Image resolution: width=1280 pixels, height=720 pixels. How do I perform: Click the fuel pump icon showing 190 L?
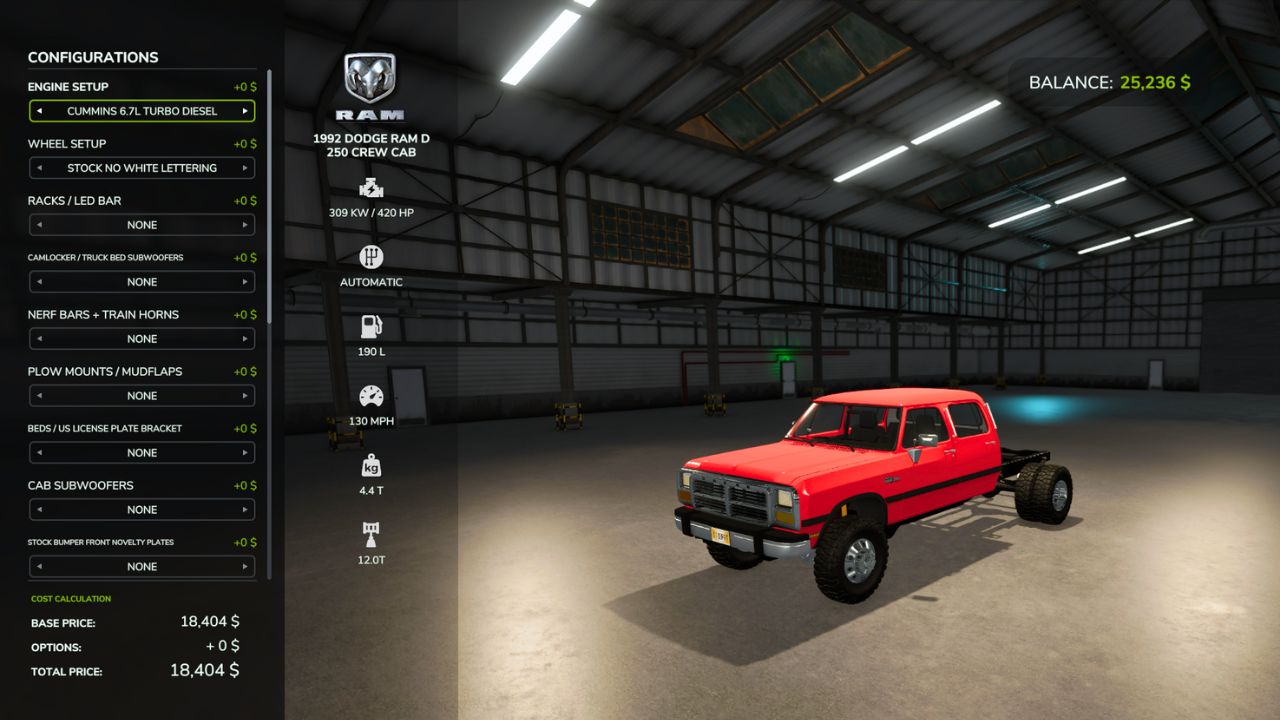point(370,326)
